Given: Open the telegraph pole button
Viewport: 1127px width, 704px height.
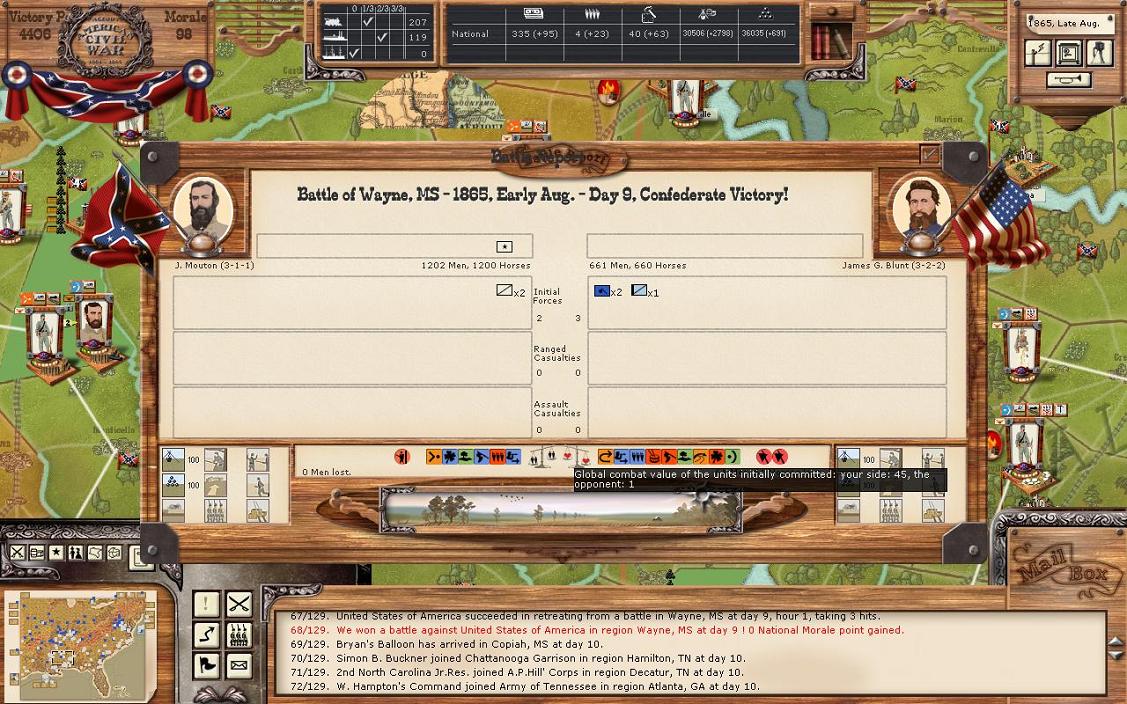Looking at the screenshot, I should coord(1038,53).
